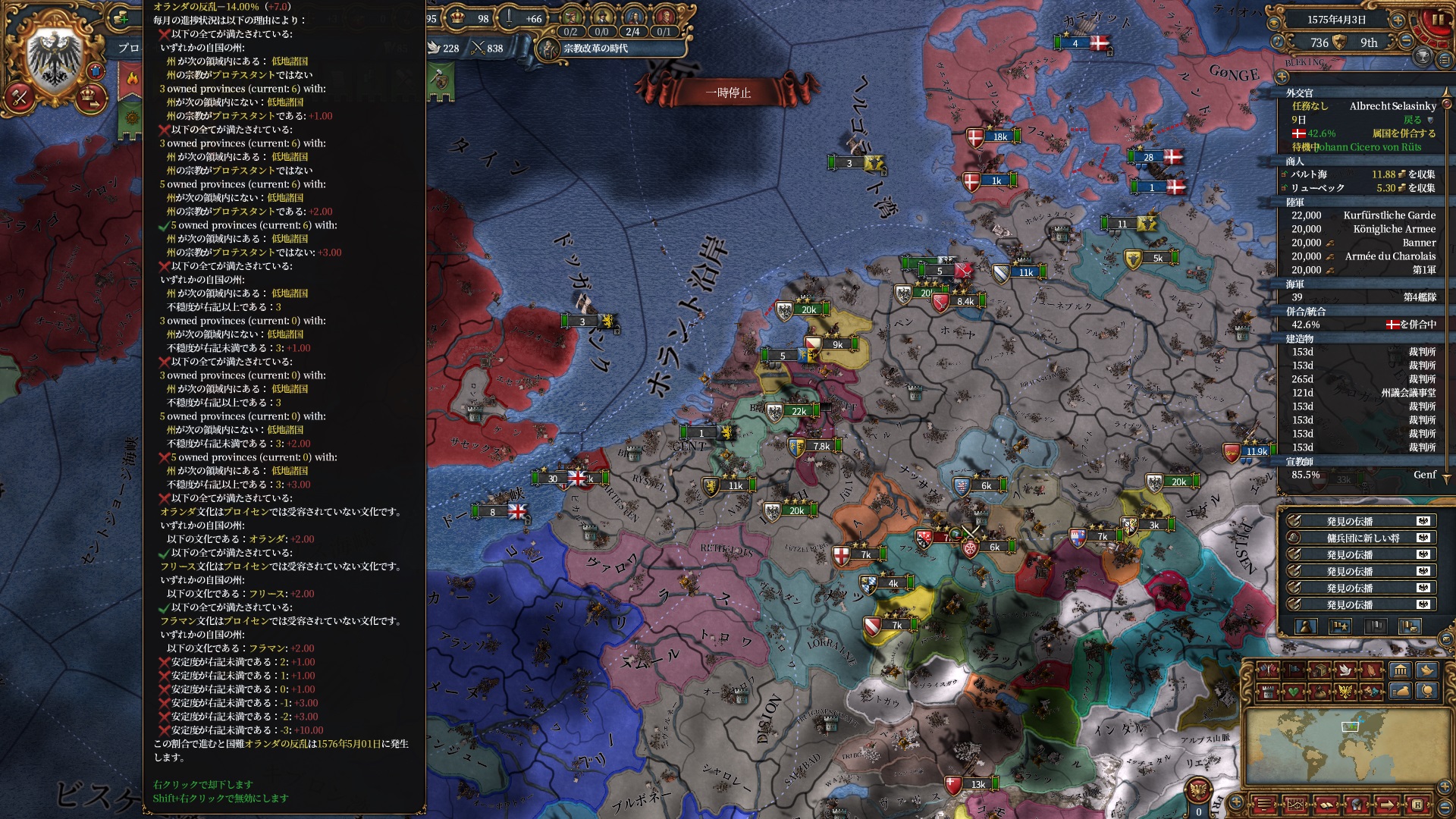This screenshot has width=1456, height=819.
Task: Click the pause button on the date panel
Action: (1438, 20)
